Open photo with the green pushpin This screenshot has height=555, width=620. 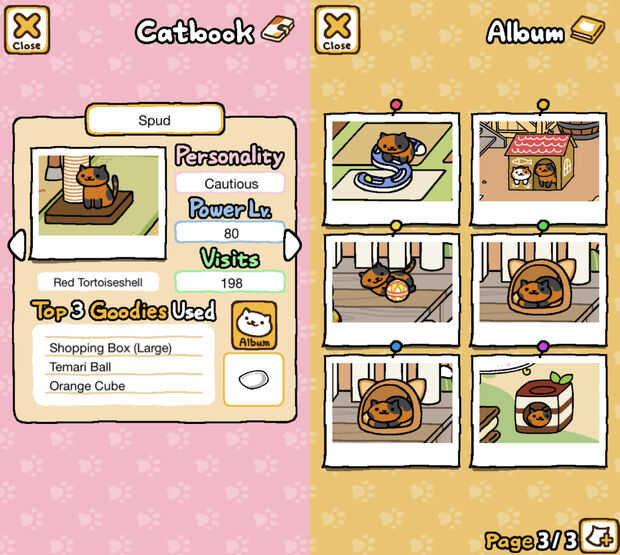[538, 287]
